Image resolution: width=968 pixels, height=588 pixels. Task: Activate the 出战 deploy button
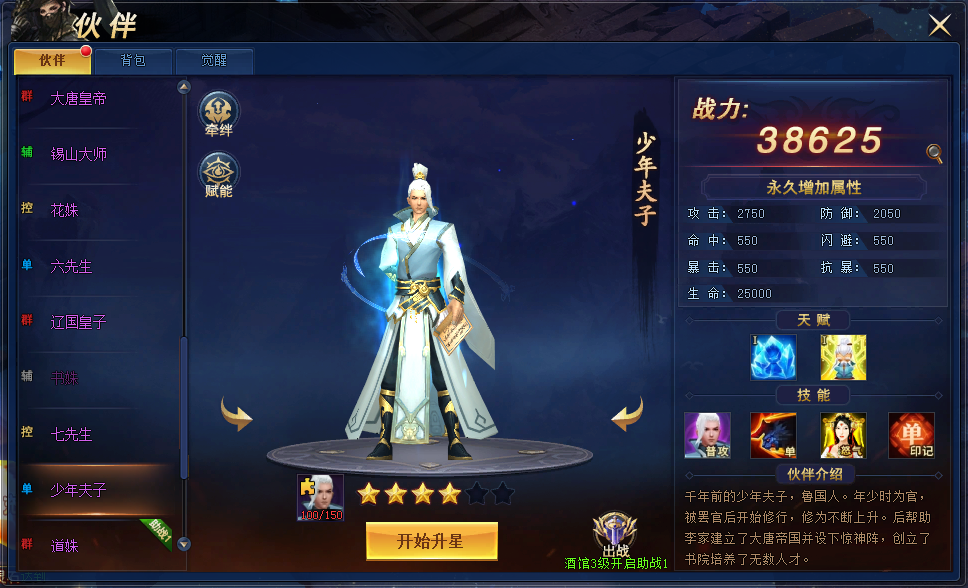(614, 536)
